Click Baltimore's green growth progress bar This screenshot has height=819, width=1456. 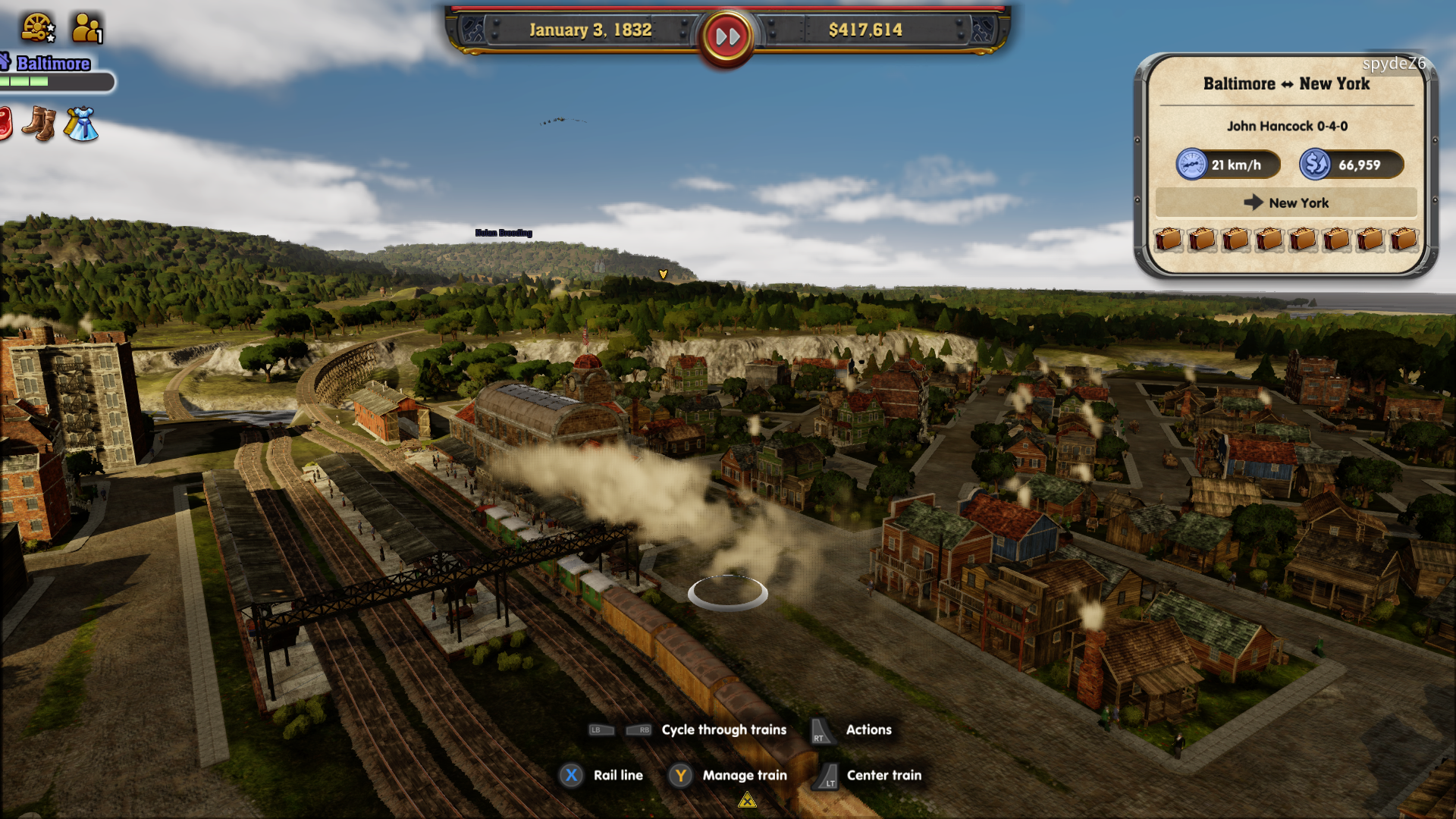click(45, 80)
